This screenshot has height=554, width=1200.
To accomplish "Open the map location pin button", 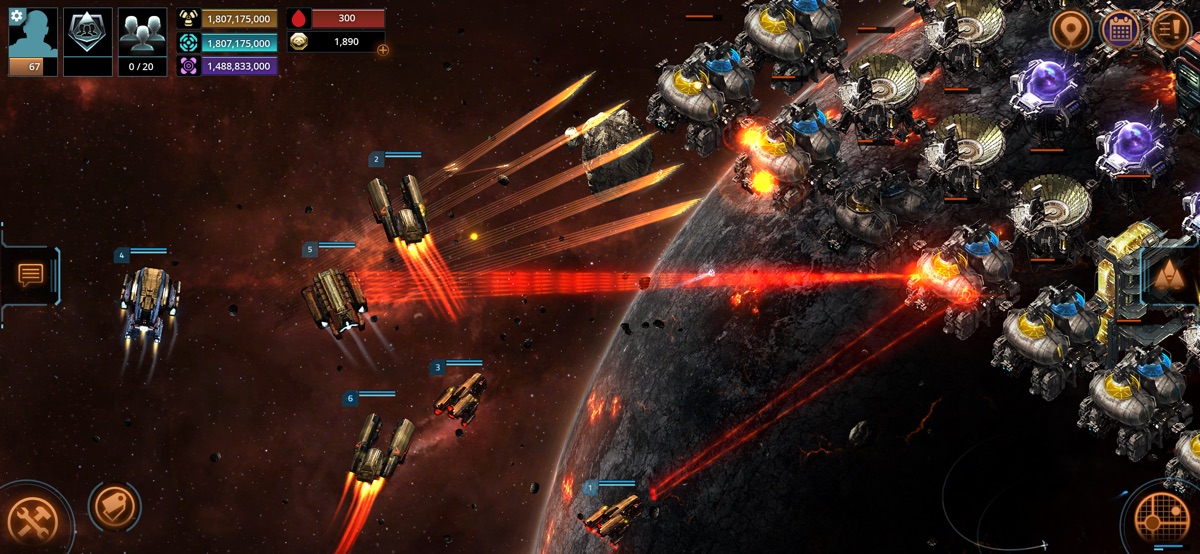I will pyautogui.click(x=1071, y=30).
